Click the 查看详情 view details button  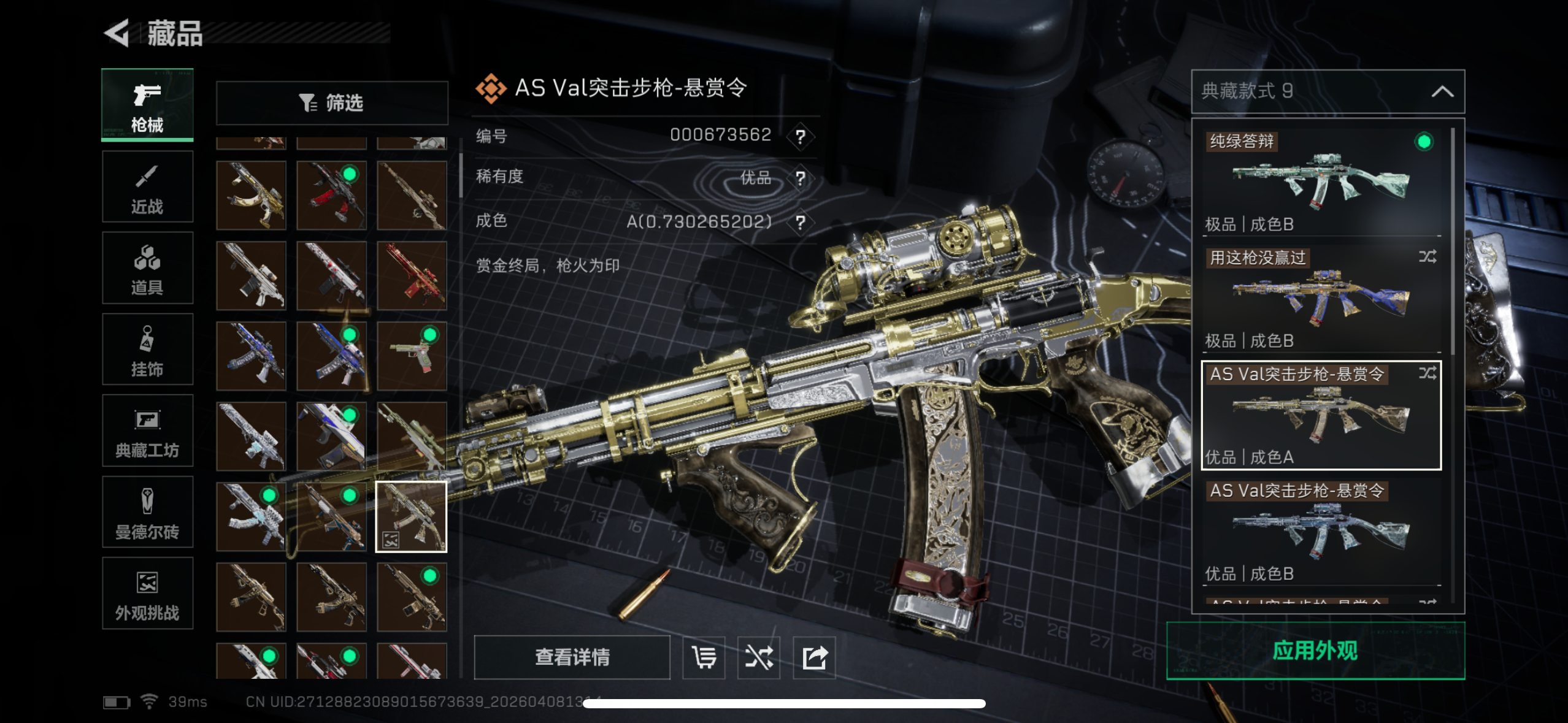click(572, 657)
